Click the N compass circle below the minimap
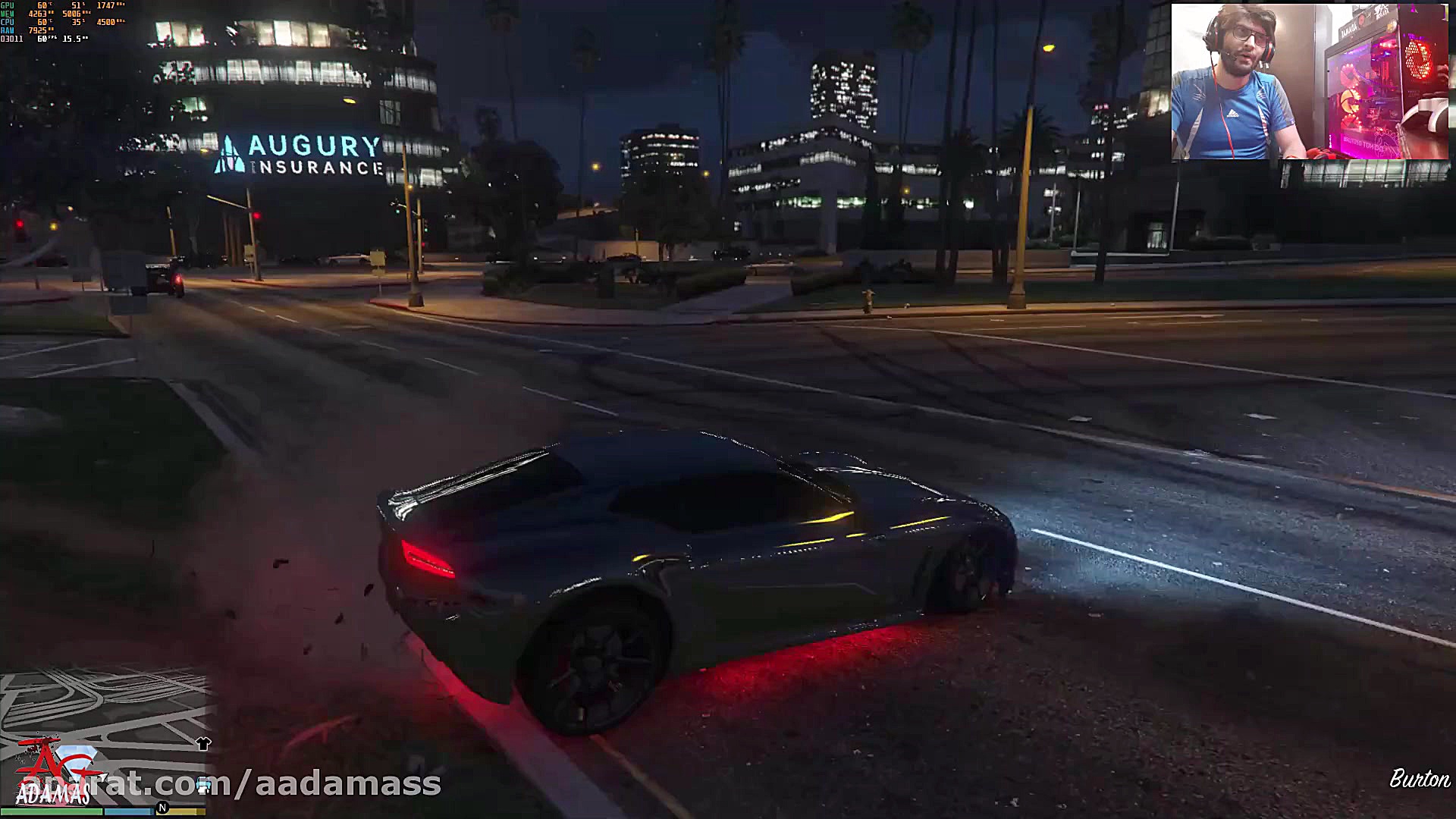The height and width of the screenshot is (819, 1456). [162, 807]
